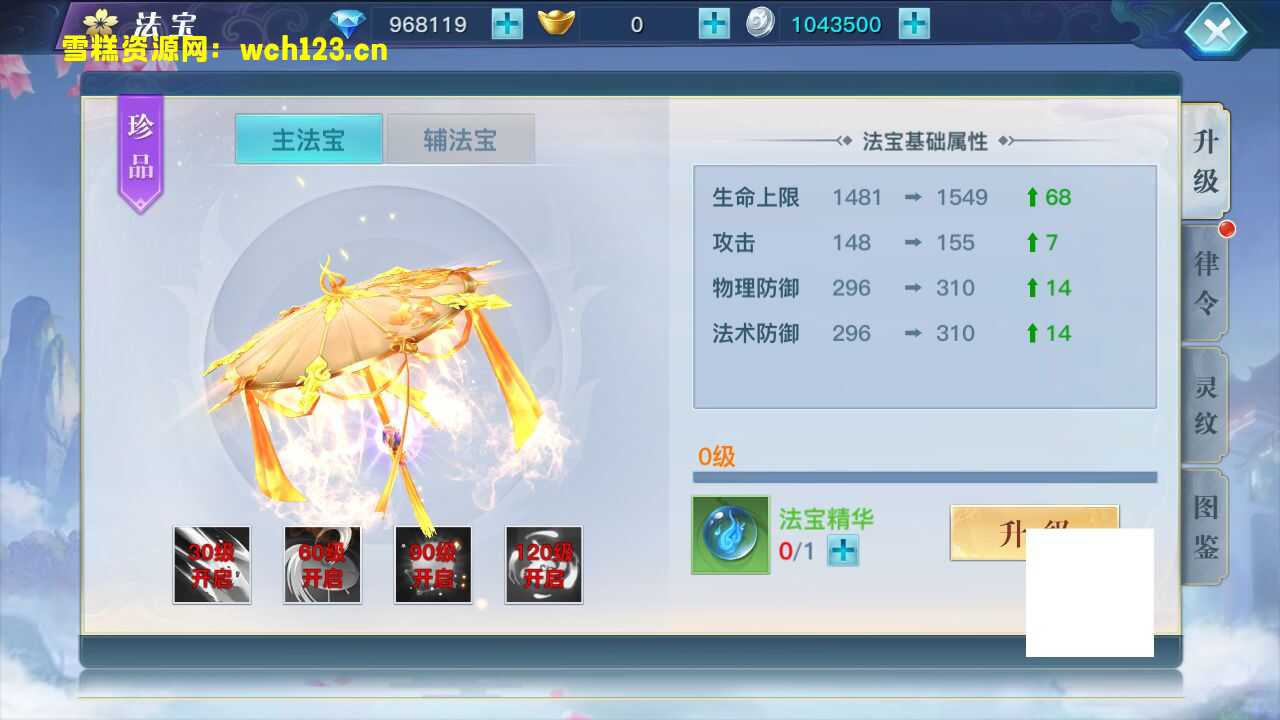Select the 120级 skill slot icon
Viewport: 1280px width, 720px height.
pyautogui.click(x=543, y=565)
